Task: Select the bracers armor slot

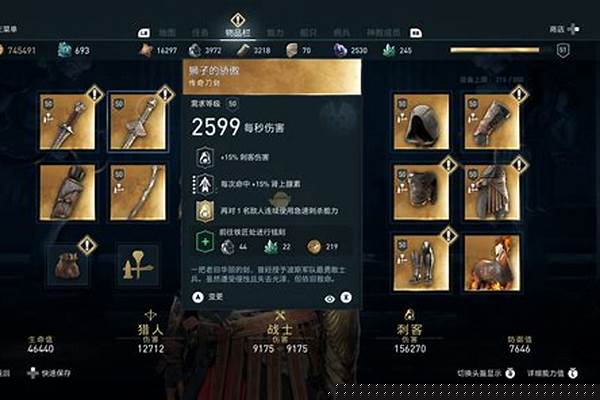Action: [x=492, y=121]
